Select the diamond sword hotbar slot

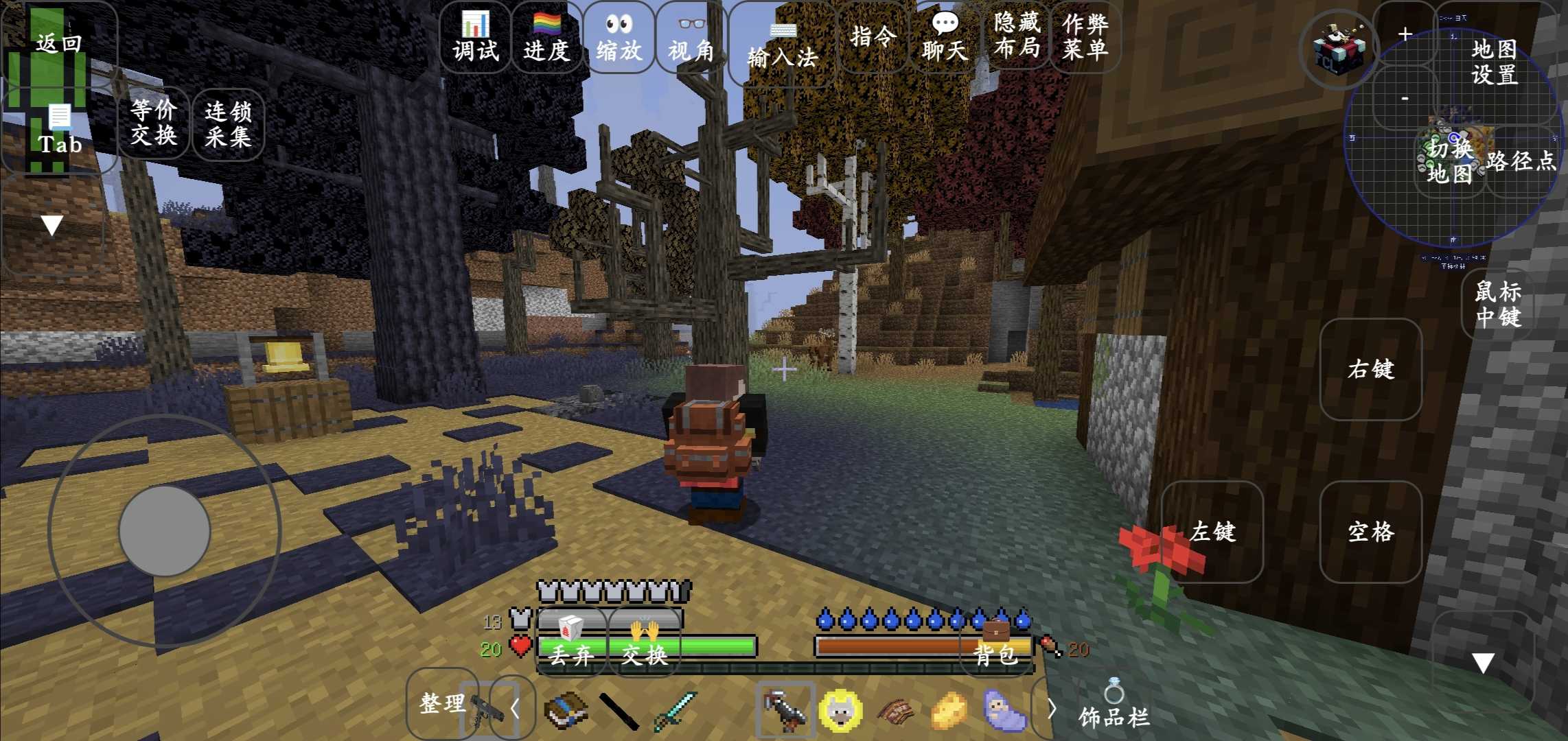[675, 710]
